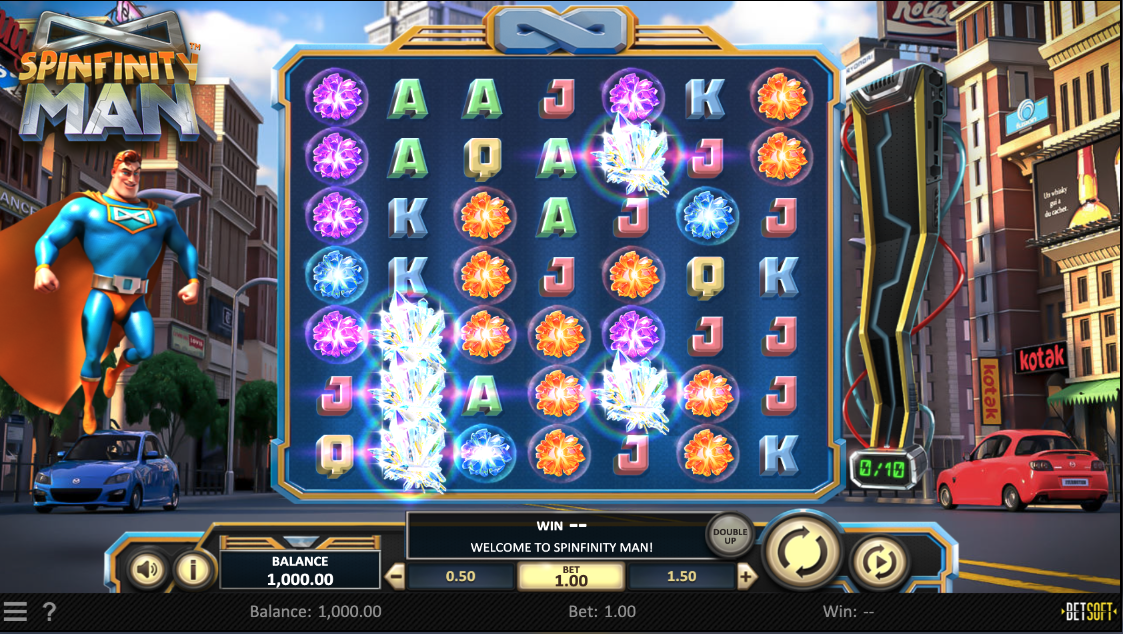Screen dimensions: 1123x634
Task: Select the highlighted 1.00 bet option
Action: [571, 576]
